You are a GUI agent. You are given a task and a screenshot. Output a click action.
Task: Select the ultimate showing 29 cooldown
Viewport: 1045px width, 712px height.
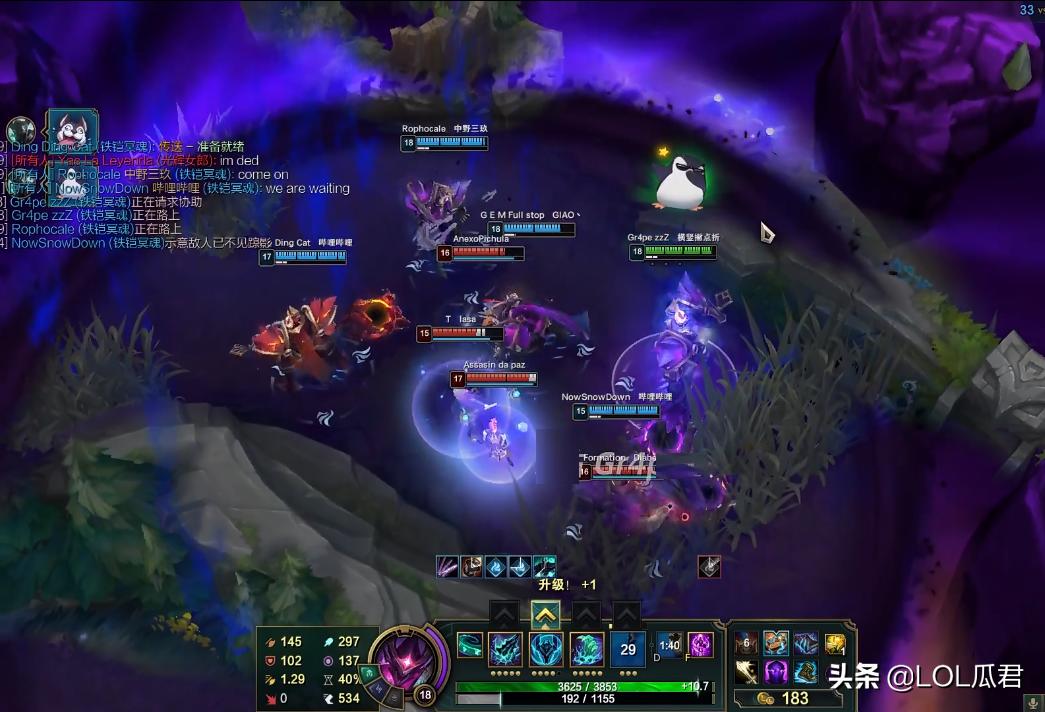[x=628, y=649]
